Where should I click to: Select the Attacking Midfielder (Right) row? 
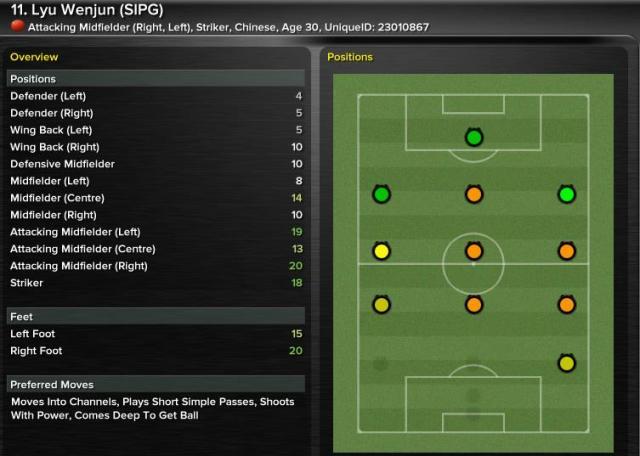tap(155, 266)
